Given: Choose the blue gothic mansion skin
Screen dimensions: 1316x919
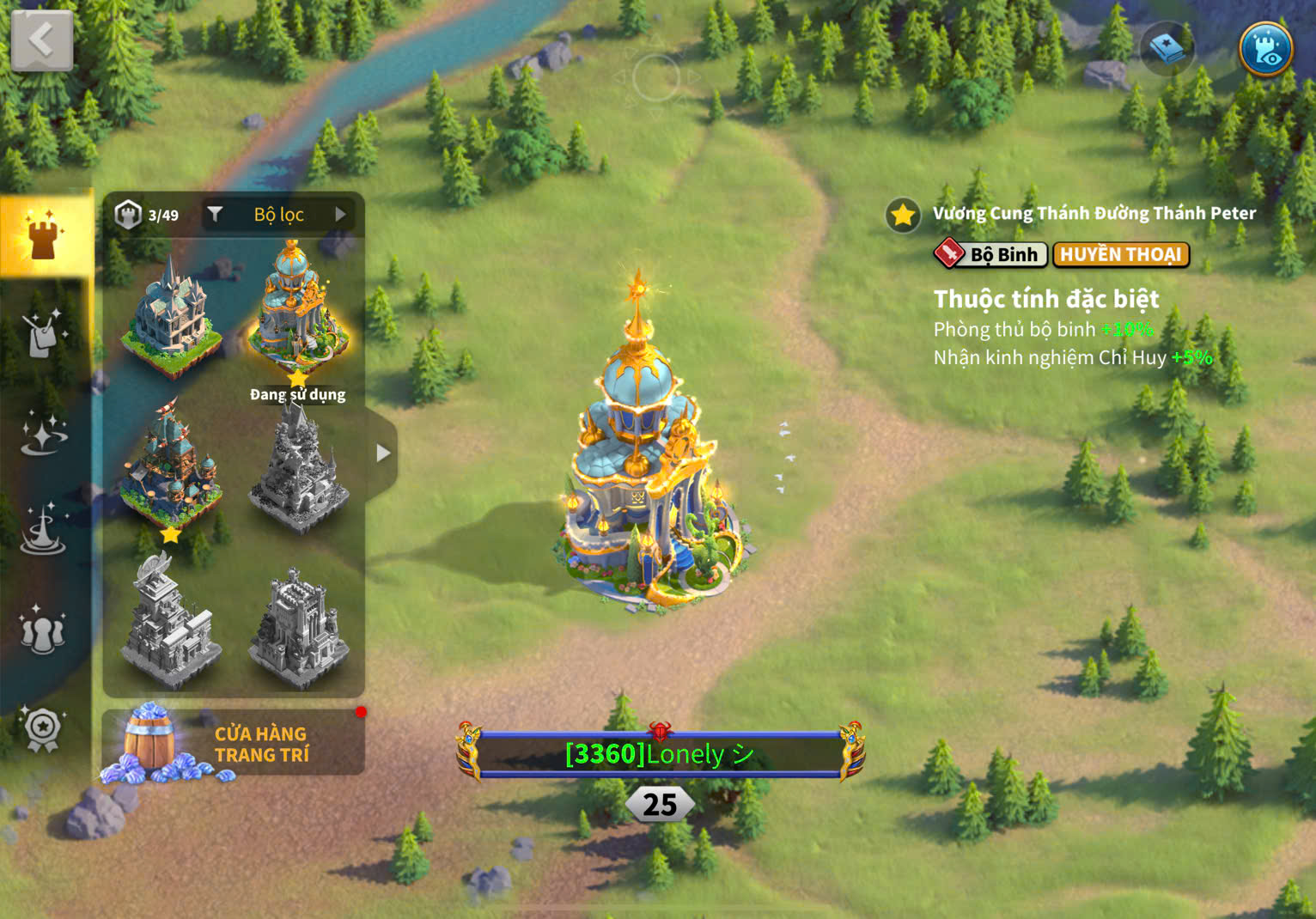Looking at the screenshot, I should (170, 315).
